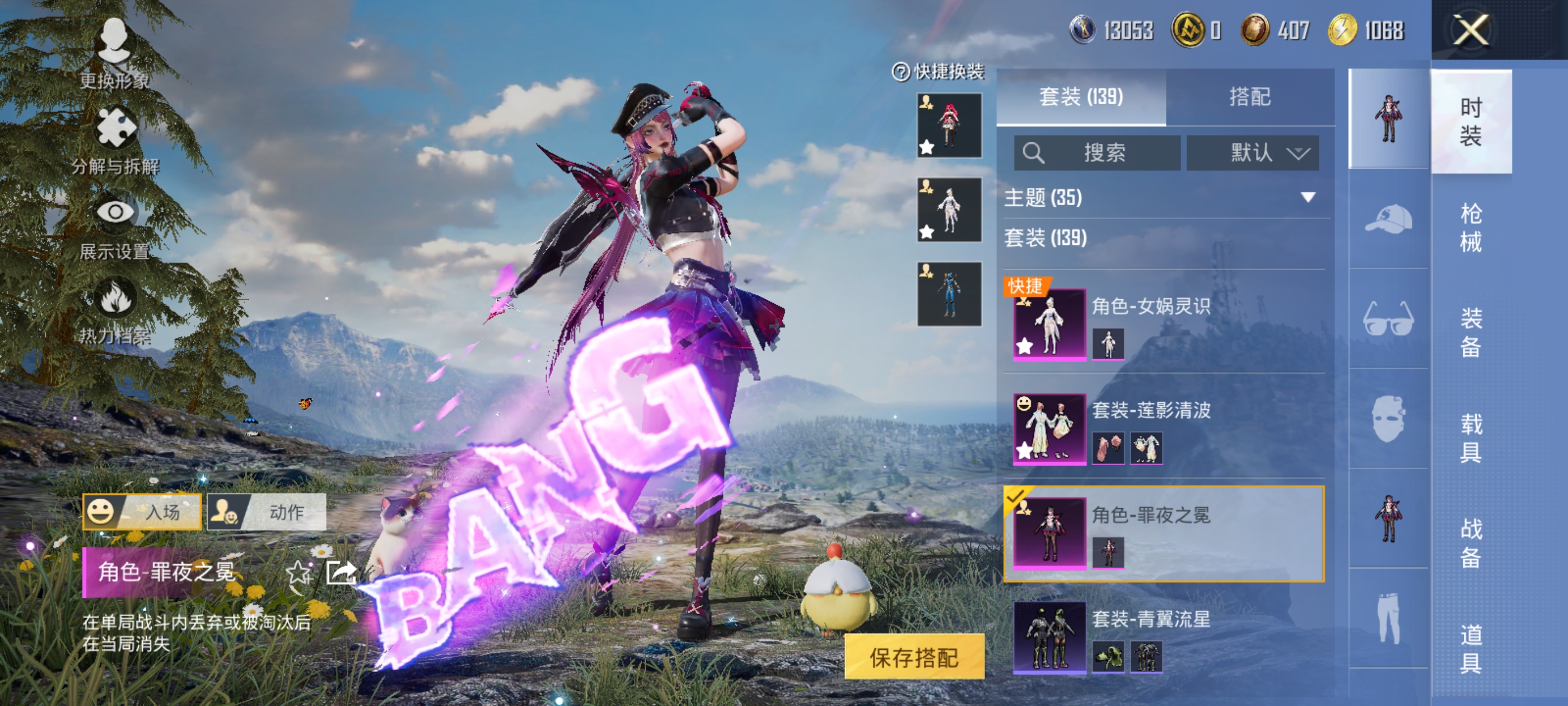Image resolution: width=1568 pixels, height=706 pixels.
Task: Close the wardrobe screen with the X
Action: [1471, 30]
